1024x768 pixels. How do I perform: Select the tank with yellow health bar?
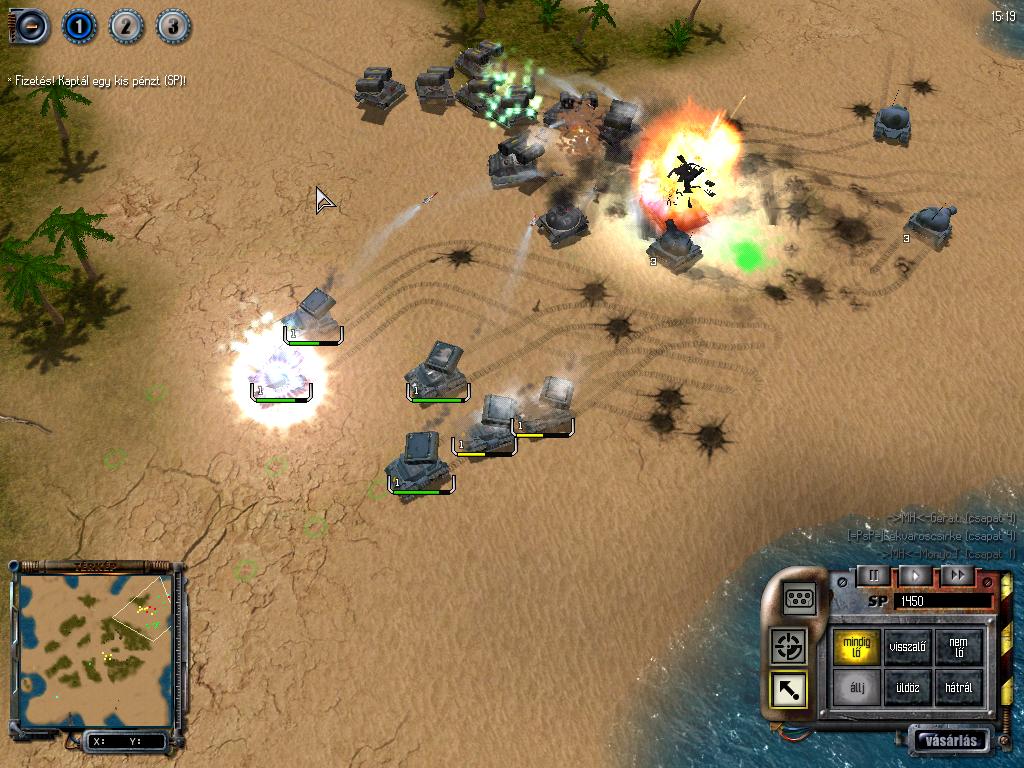[487, 428]
